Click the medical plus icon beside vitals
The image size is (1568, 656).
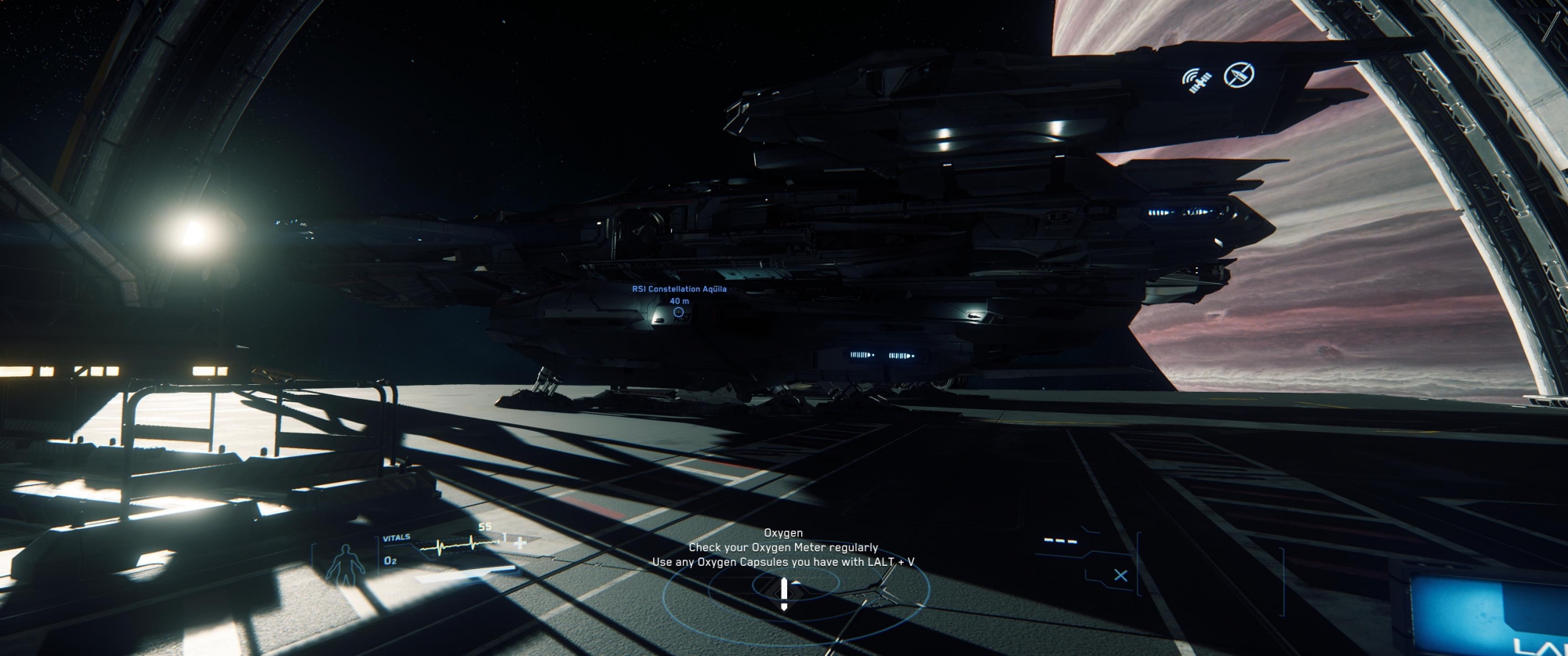[x=520, y=542]
